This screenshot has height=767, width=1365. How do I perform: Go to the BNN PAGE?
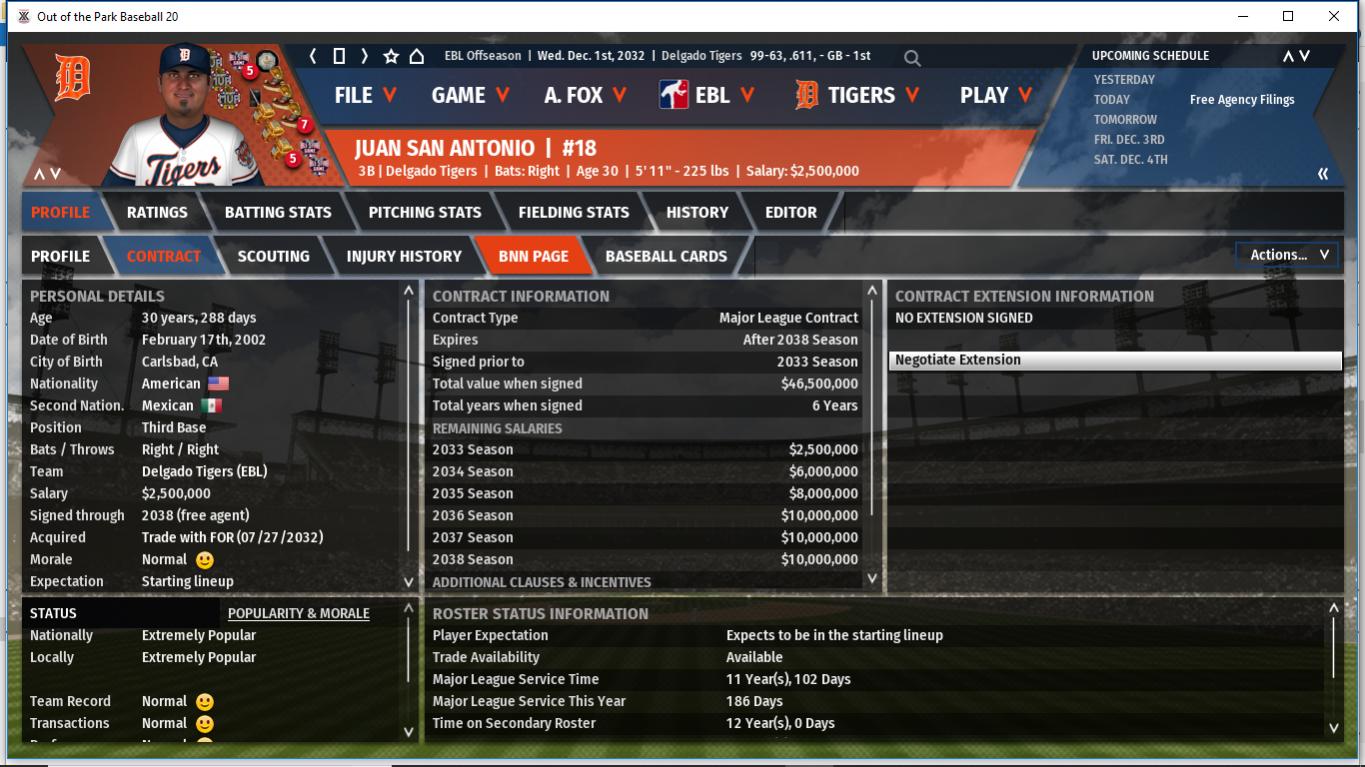click(x=533, y=256)
